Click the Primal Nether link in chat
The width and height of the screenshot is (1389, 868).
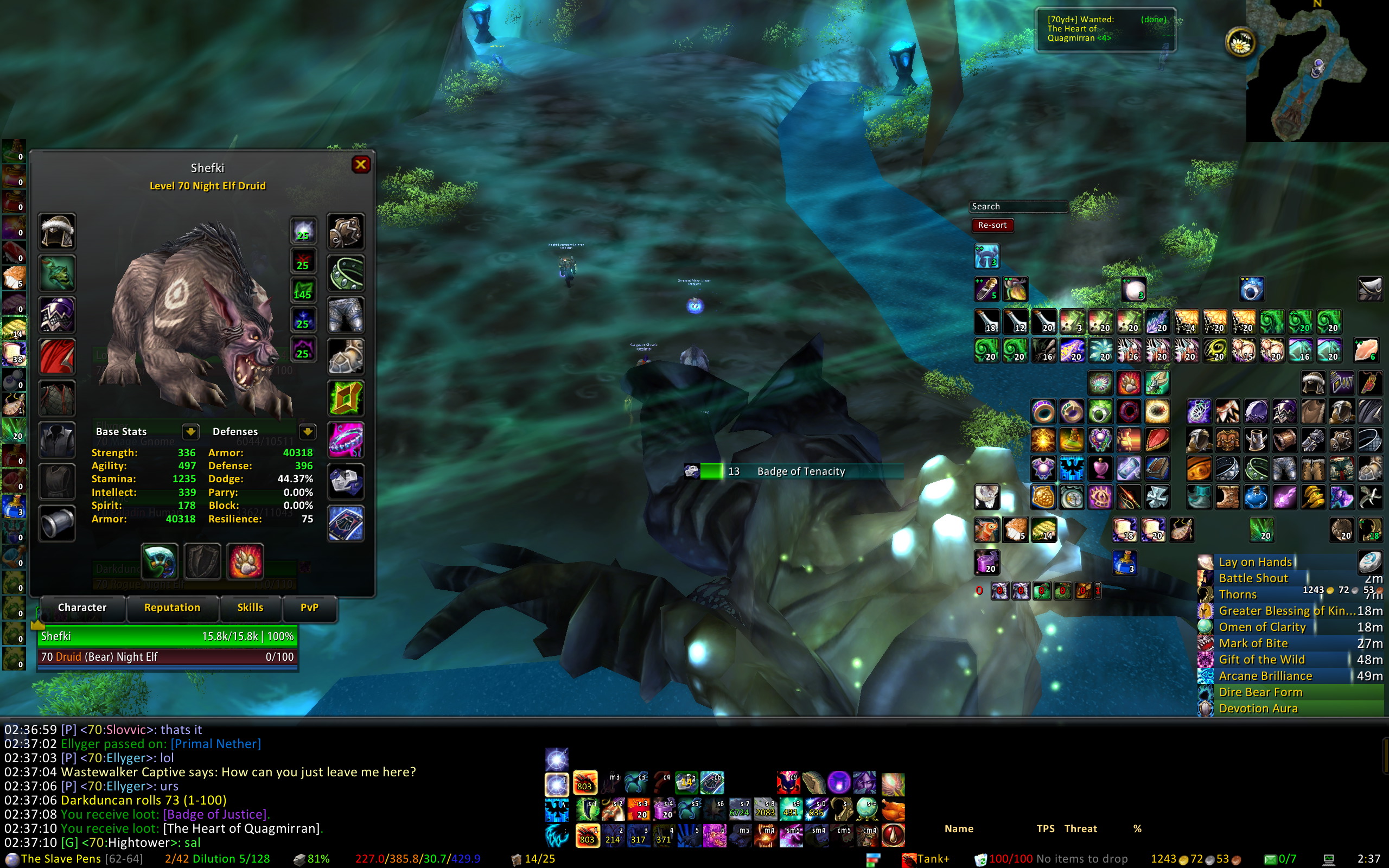click(x=216, y=744)
